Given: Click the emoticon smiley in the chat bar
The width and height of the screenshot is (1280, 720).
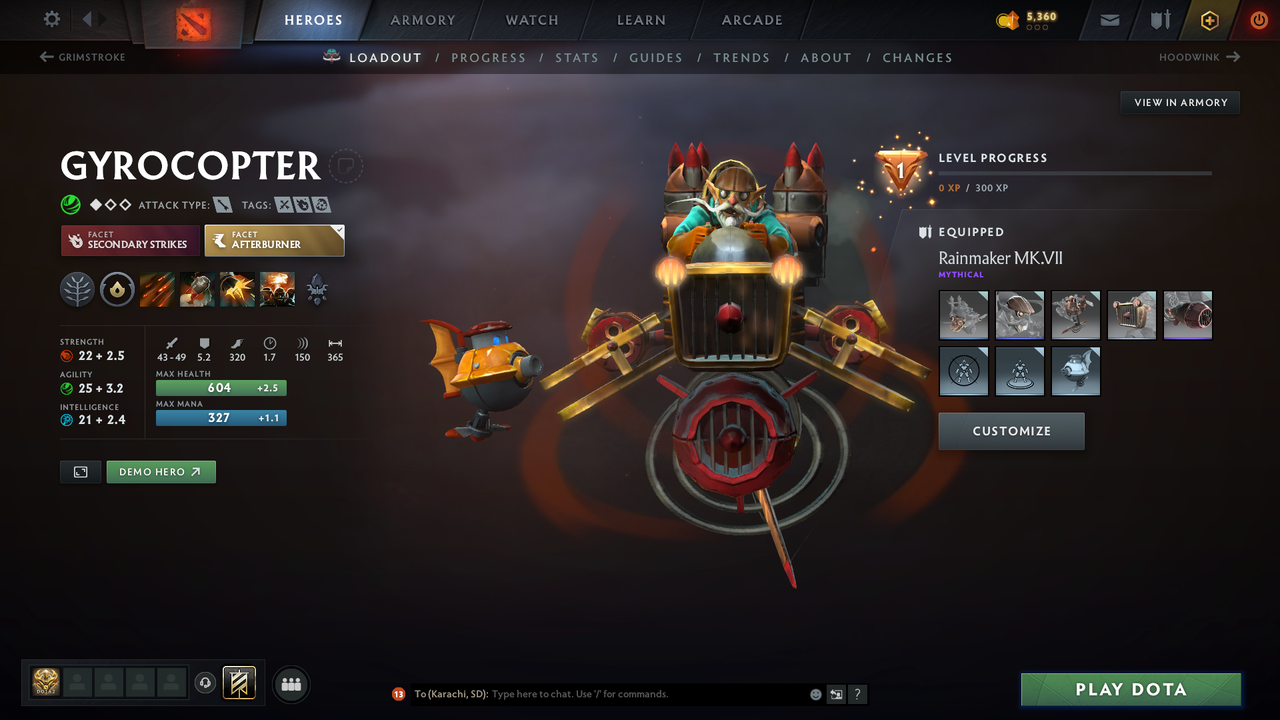Looking at the screenshot, I should tap(815, 693).
